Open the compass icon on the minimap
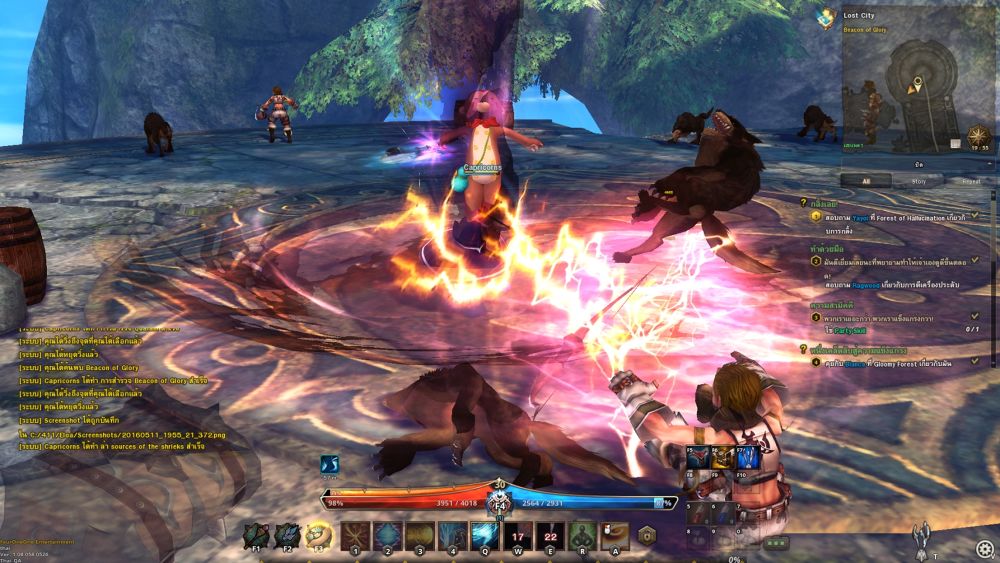The width and height of the screenshot is (1000, 563). [980, 134]
